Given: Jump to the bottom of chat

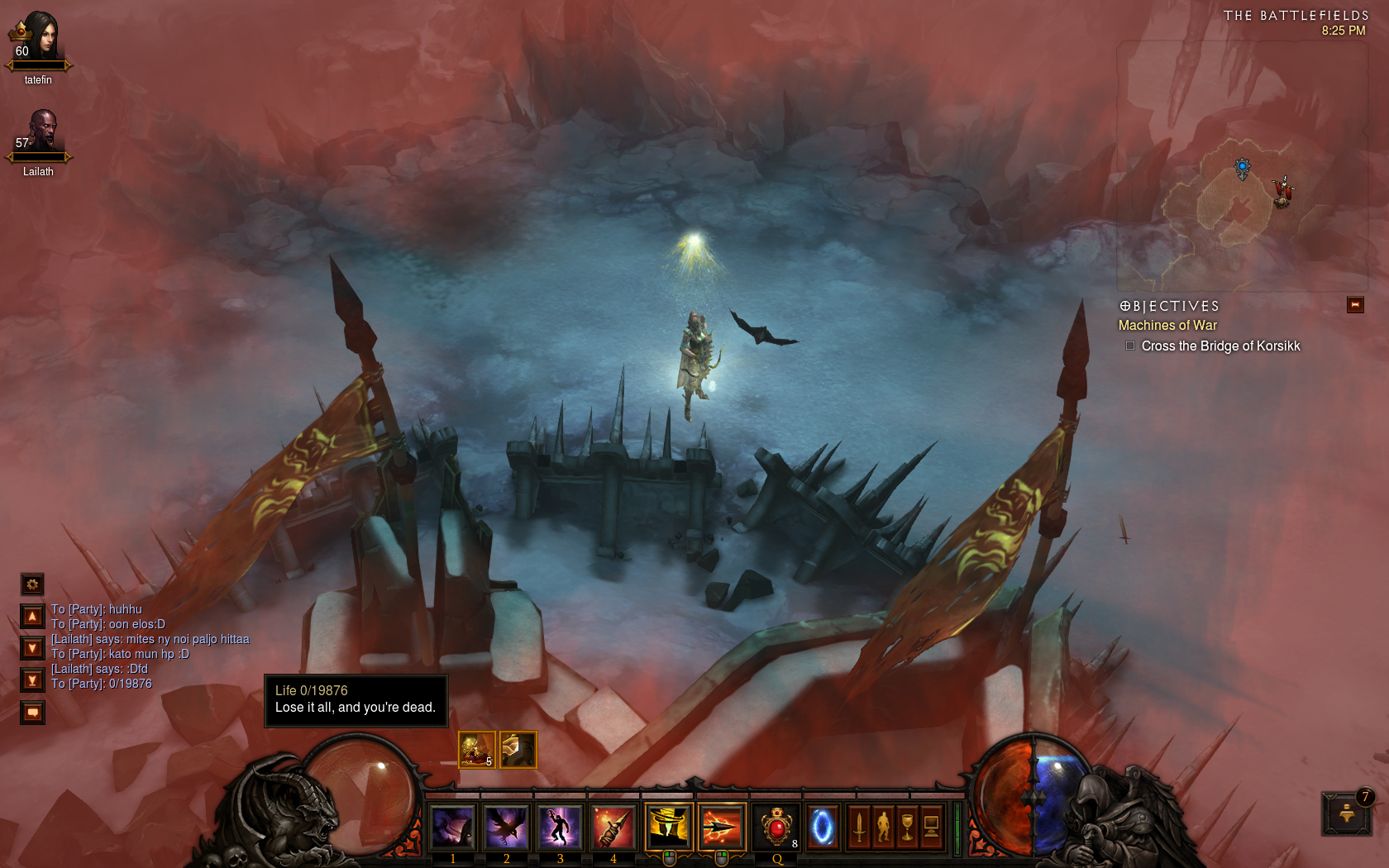Looking at the screenshot, I should 32,680.
